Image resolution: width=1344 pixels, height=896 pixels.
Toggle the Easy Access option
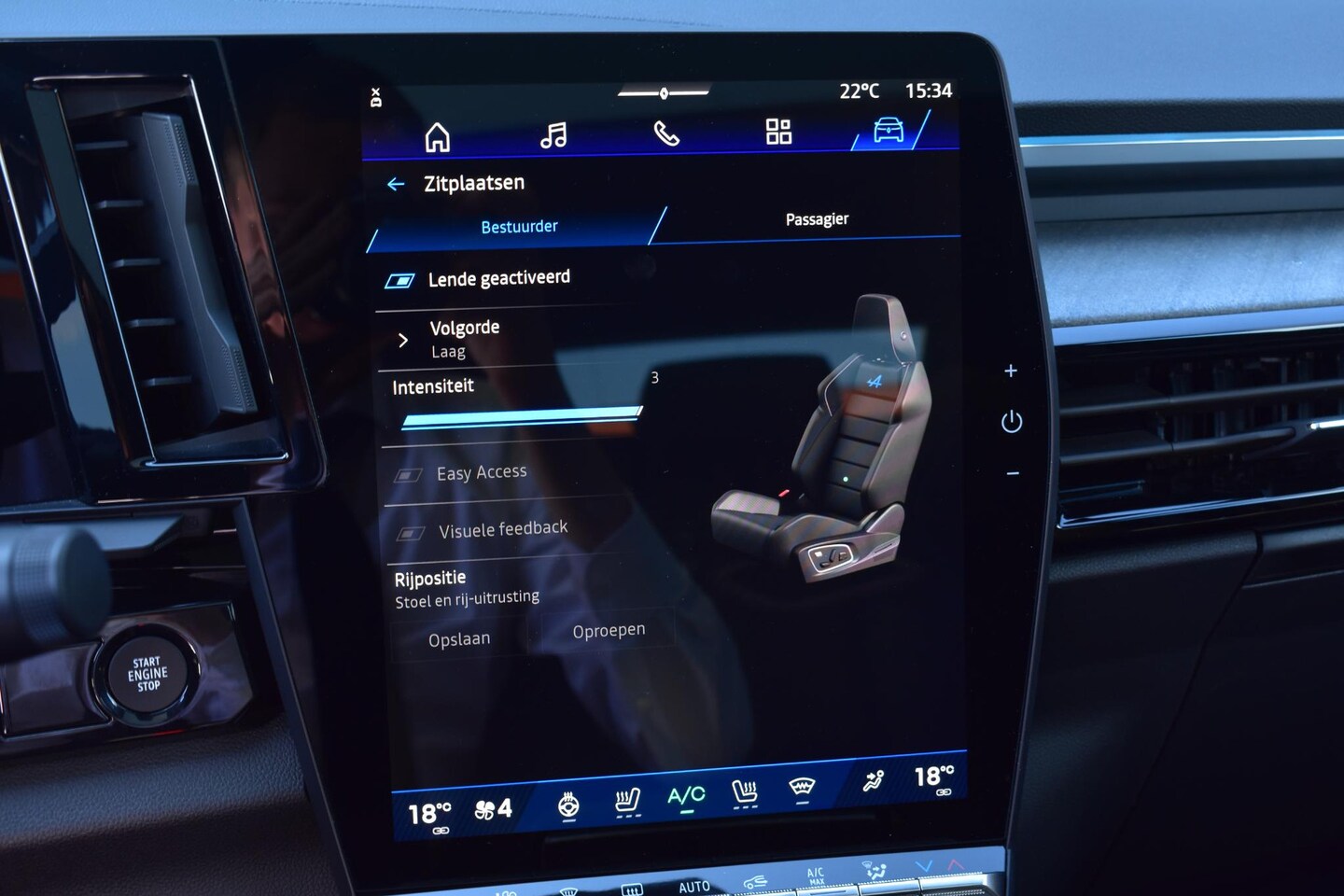(x=407, y=475)
